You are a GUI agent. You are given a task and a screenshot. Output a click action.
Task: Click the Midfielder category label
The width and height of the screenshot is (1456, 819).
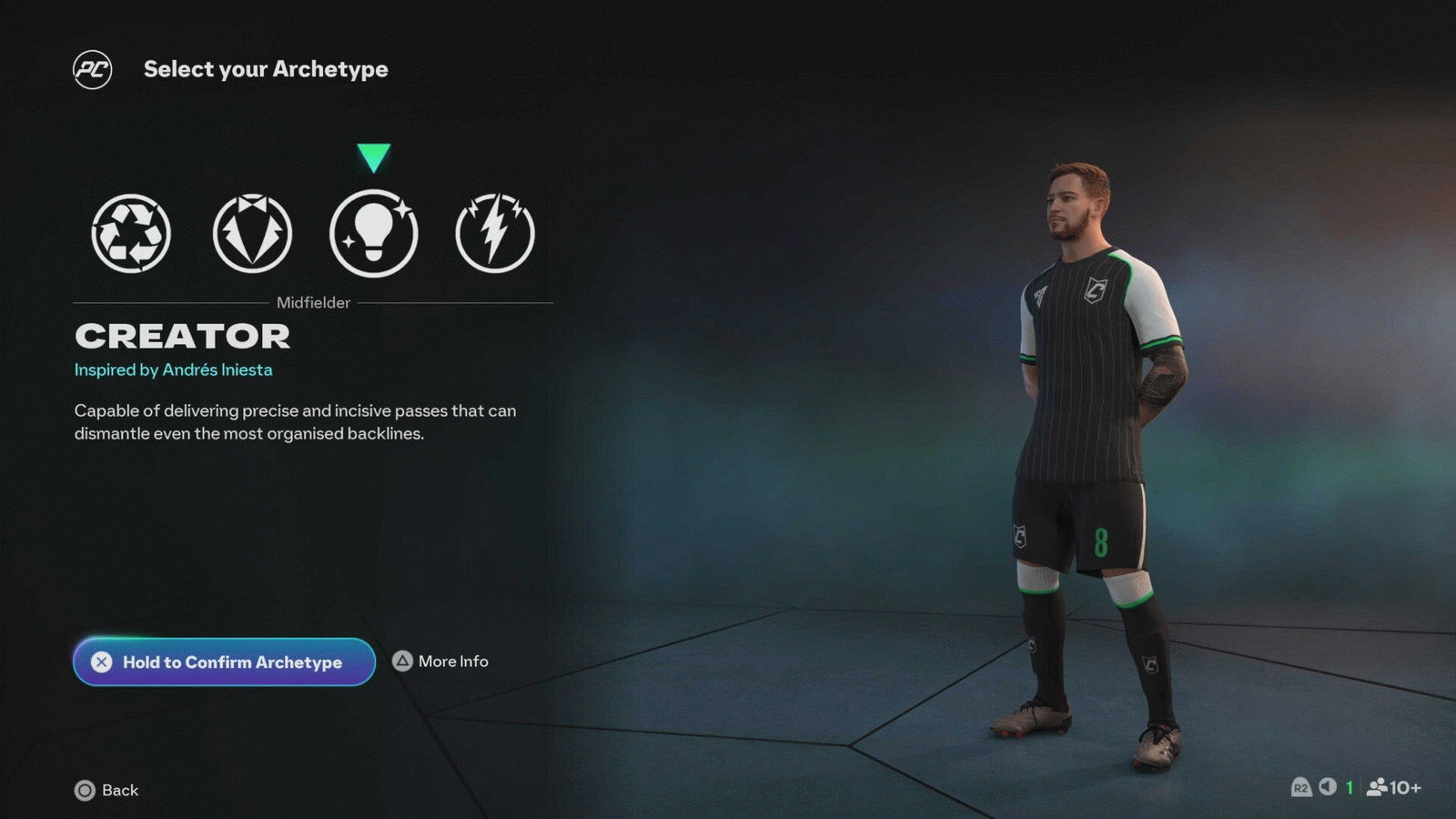(x=313, y=302)
